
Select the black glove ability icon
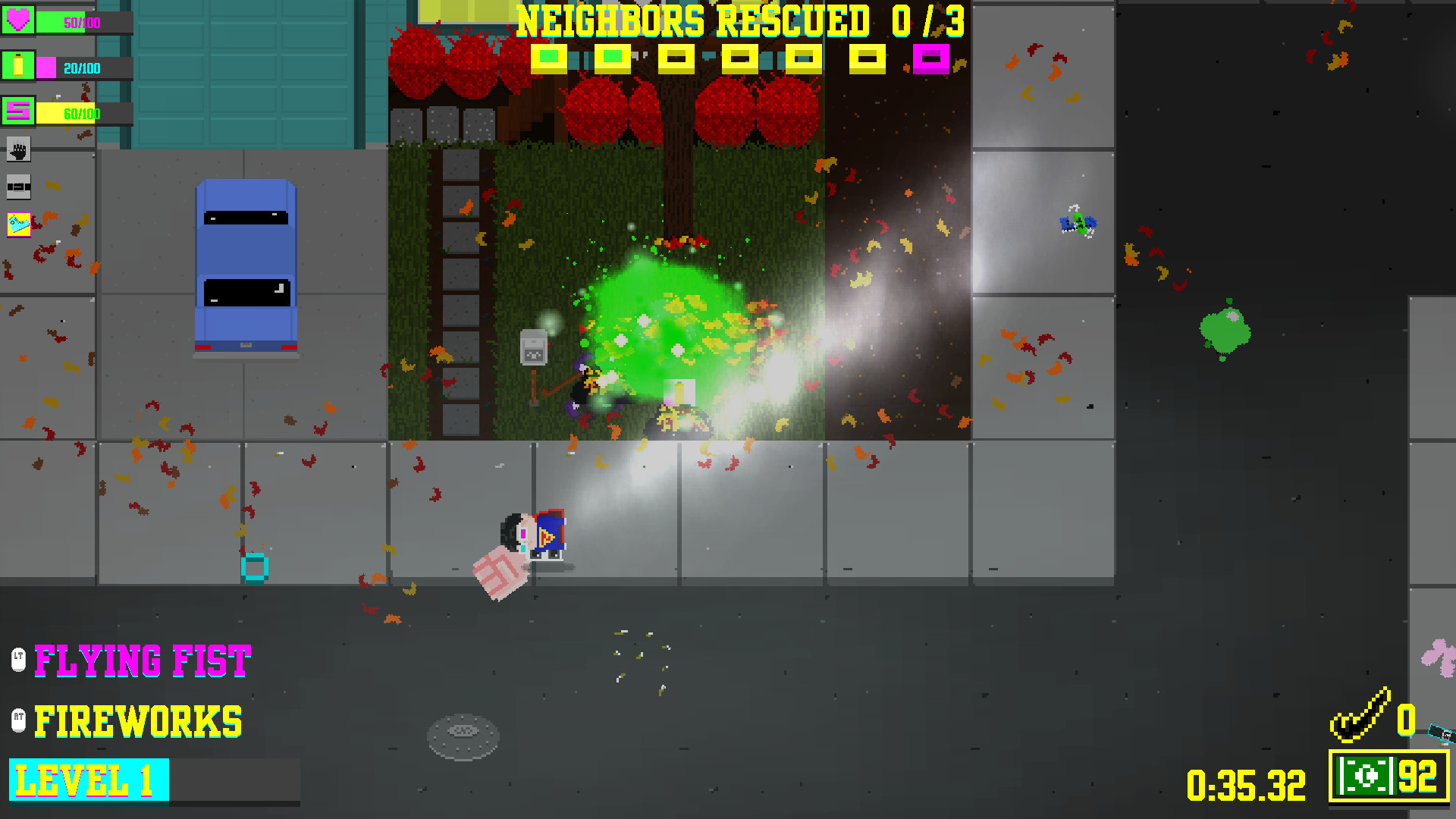[x=17, y=150]
